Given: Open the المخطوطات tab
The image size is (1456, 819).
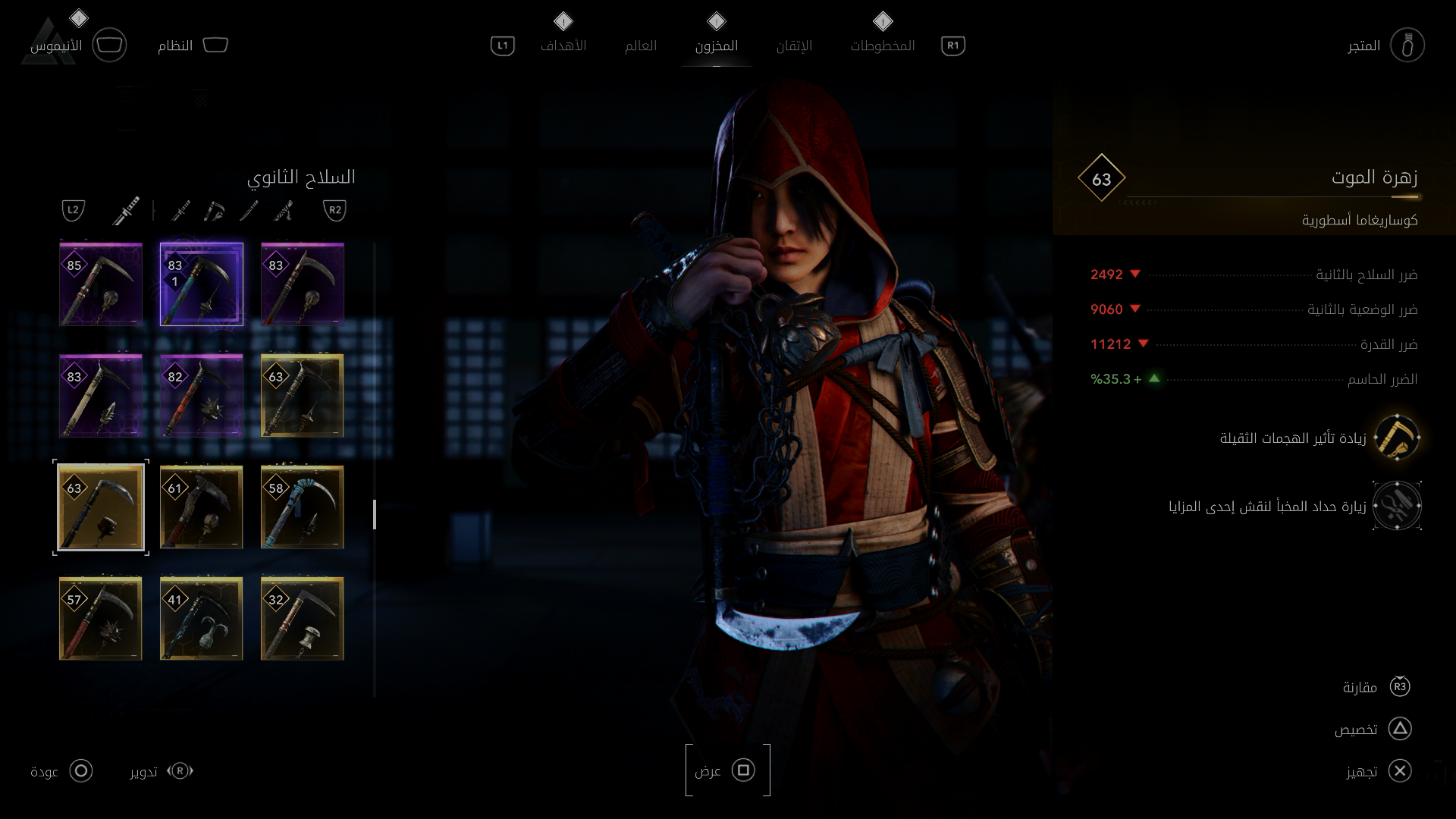Looking at the screenshot, I should coord(883,45).
